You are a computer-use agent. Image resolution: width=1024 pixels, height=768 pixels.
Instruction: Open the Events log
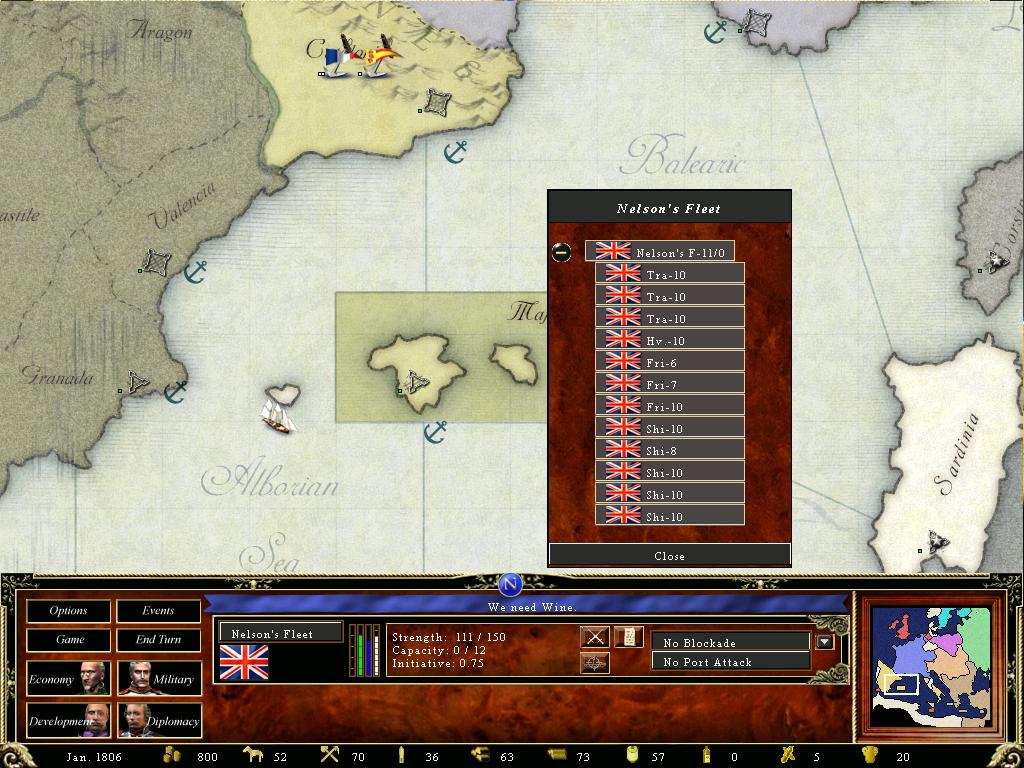point(158,610)
